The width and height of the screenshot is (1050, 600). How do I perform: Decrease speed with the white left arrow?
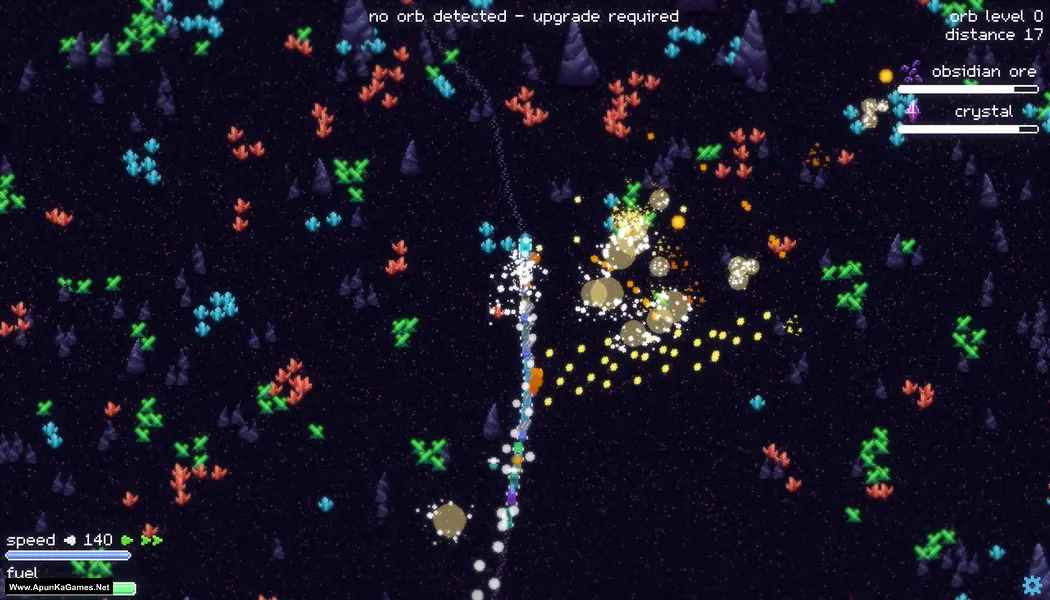tap(70, 540)
